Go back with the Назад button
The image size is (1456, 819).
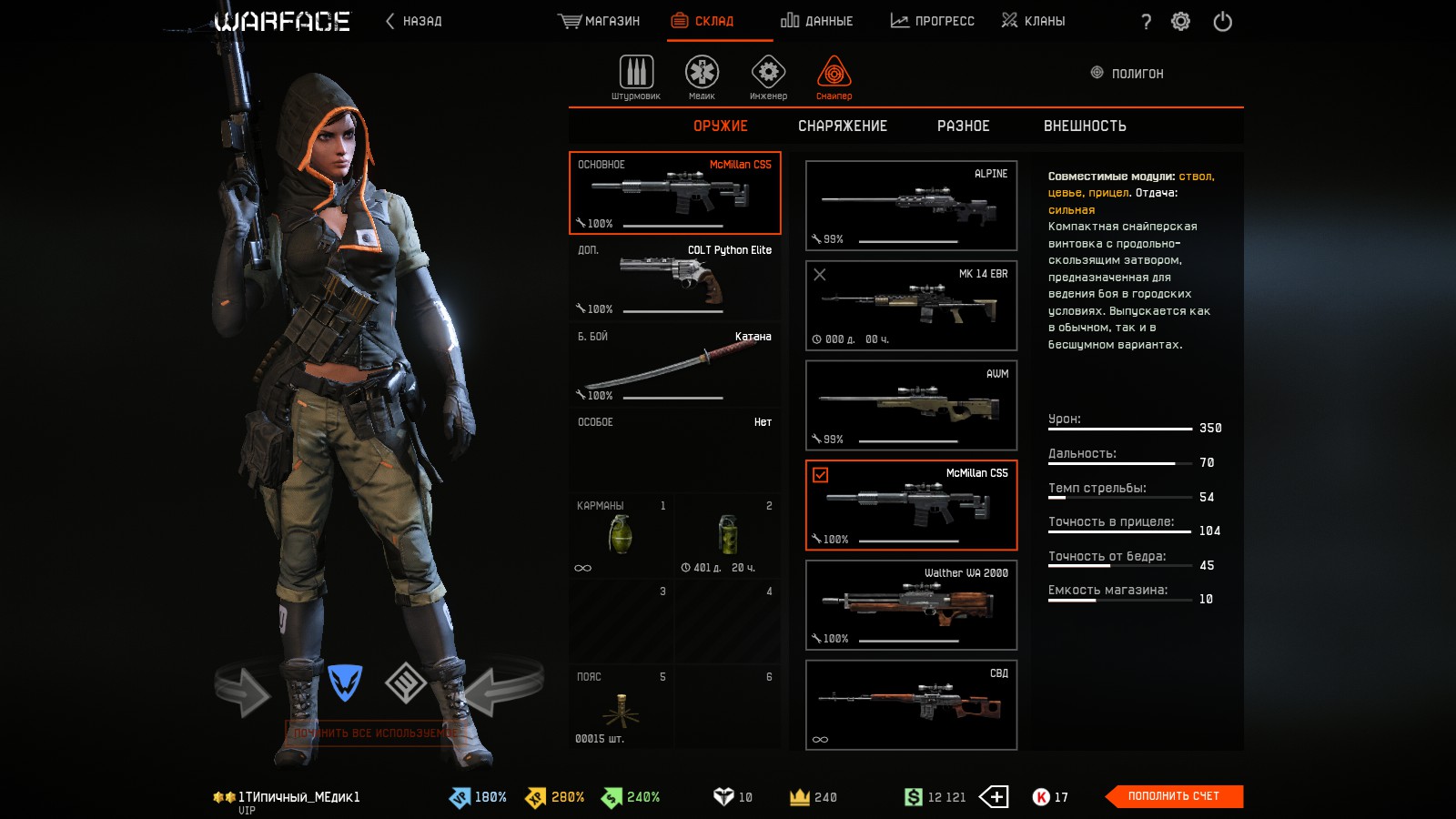click(414, 21)
